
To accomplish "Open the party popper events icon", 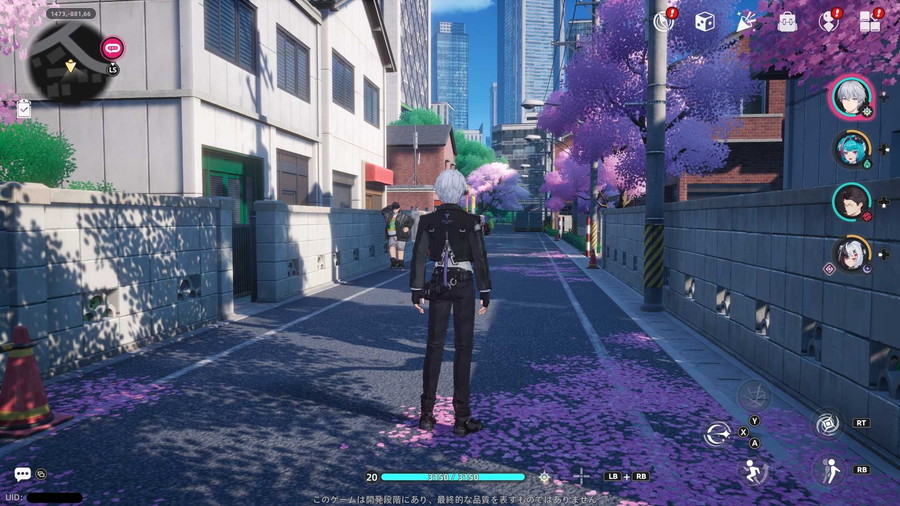I will click(746, 21).
